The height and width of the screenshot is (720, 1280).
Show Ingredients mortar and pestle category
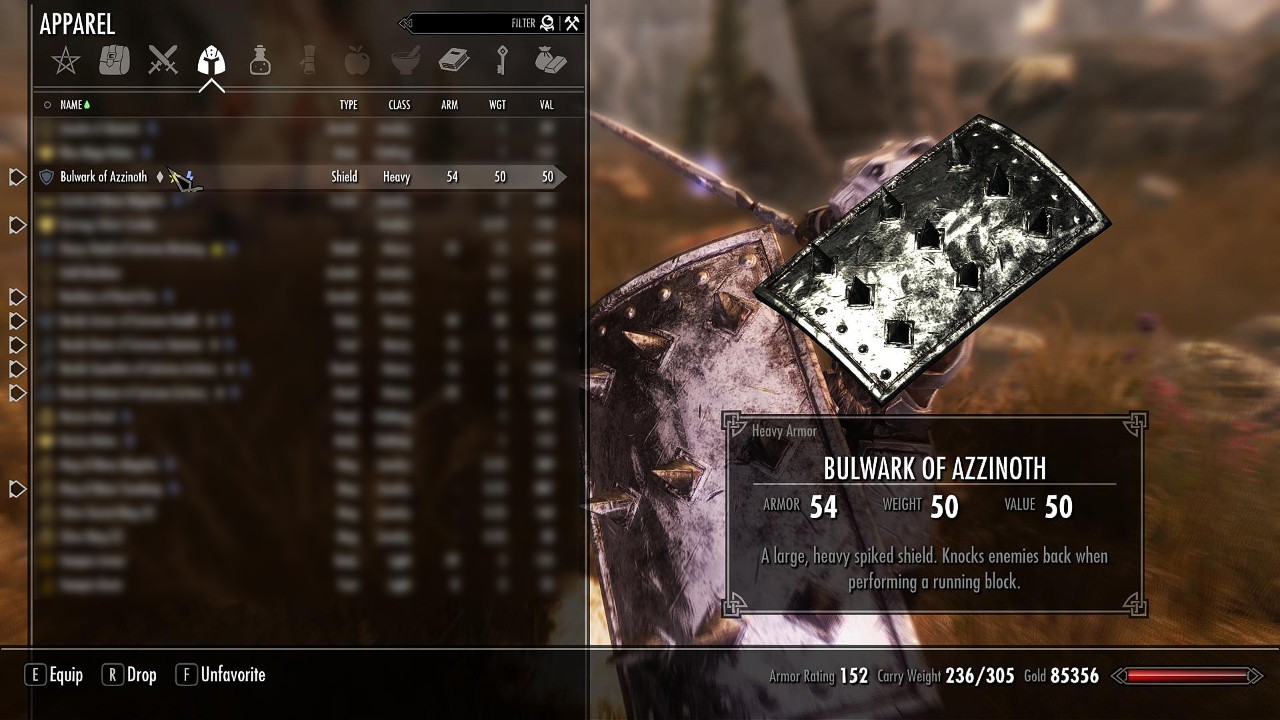pos(405,61)
